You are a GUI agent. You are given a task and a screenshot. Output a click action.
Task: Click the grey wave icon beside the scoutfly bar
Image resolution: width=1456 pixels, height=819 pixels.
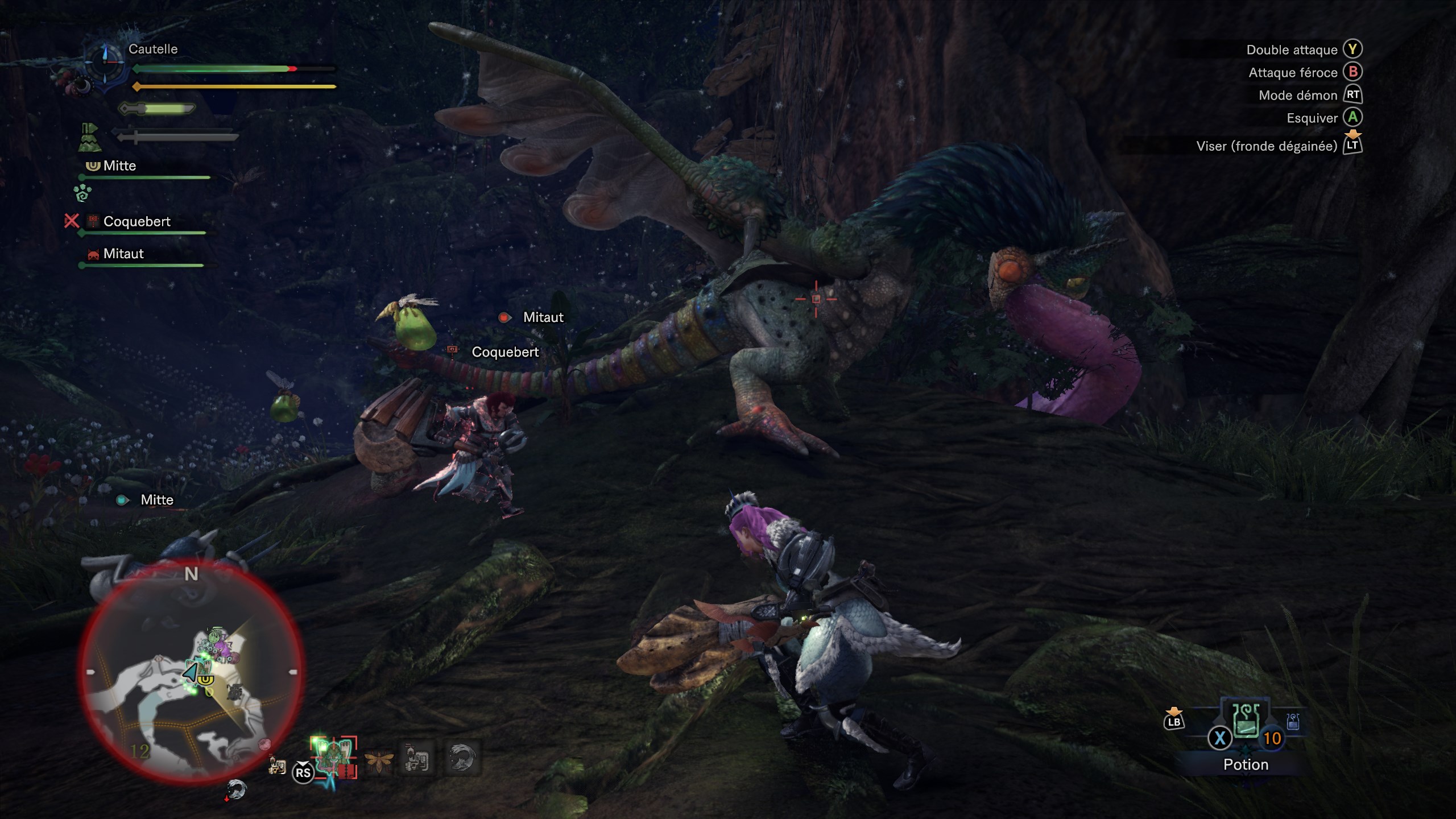pyautogui.click(x=461, y=758)
